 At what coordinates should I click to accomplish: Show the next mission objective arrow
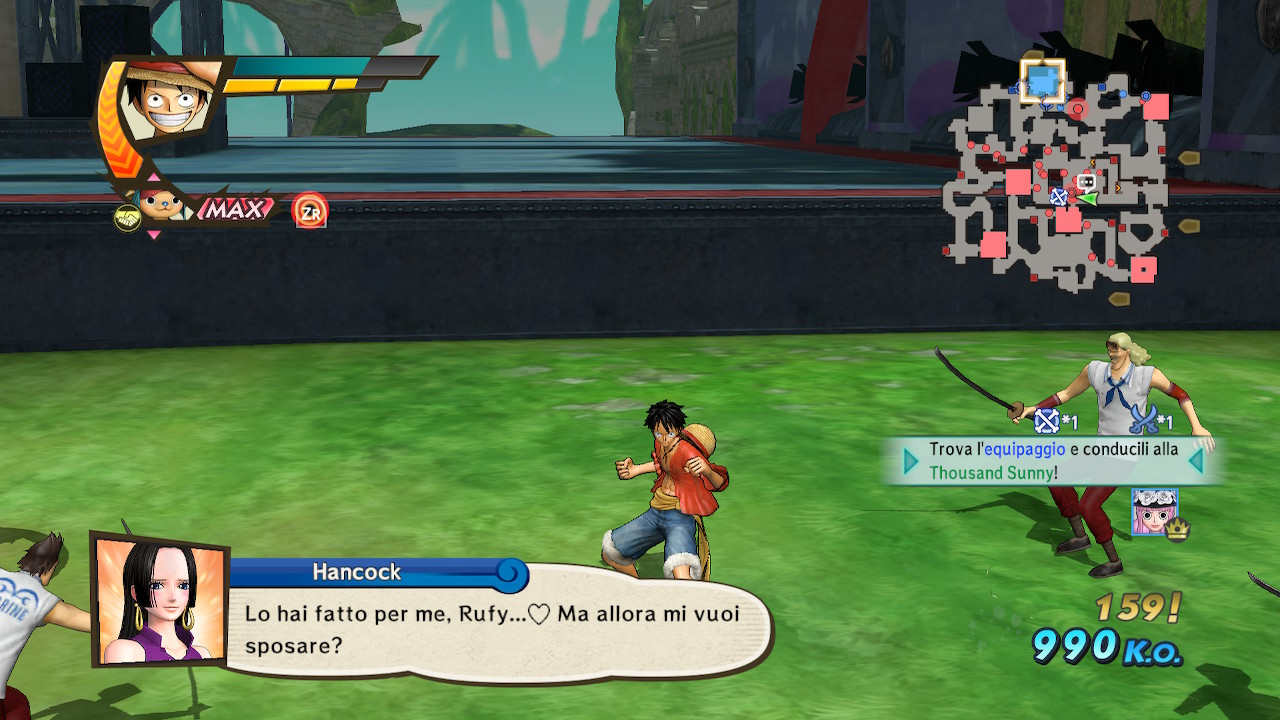click(1195, 461)
